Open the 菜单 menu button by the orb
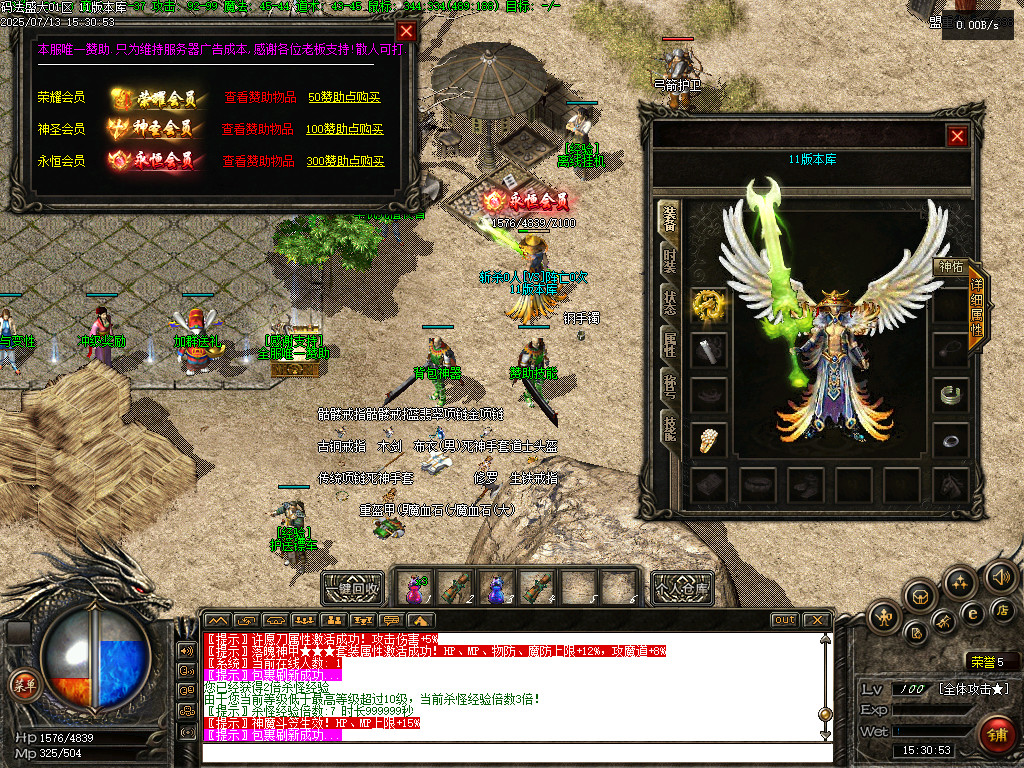Screen dimensions: 1024x768 click(23, 685)
